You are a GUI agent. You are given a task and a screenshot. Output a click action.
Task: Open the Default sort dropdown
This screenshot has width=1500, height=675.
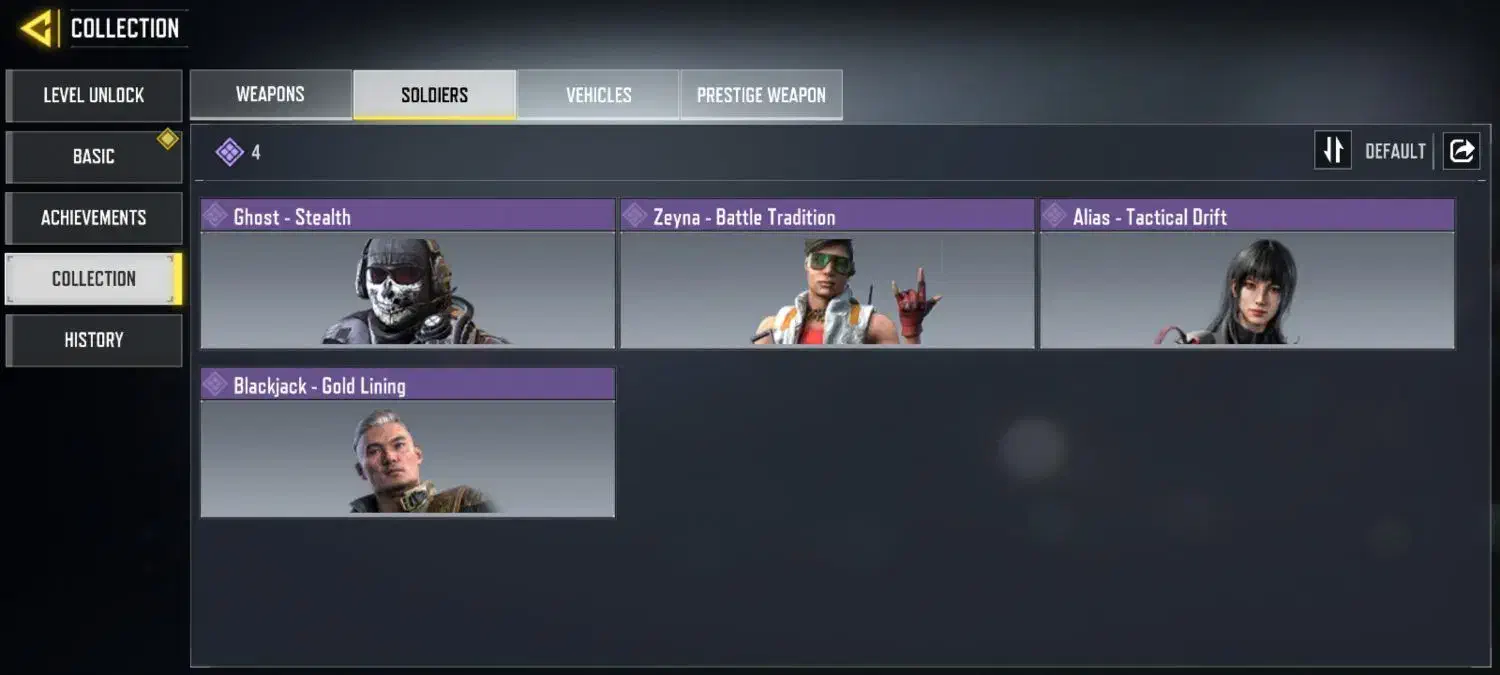click(x=1395, y=151)
